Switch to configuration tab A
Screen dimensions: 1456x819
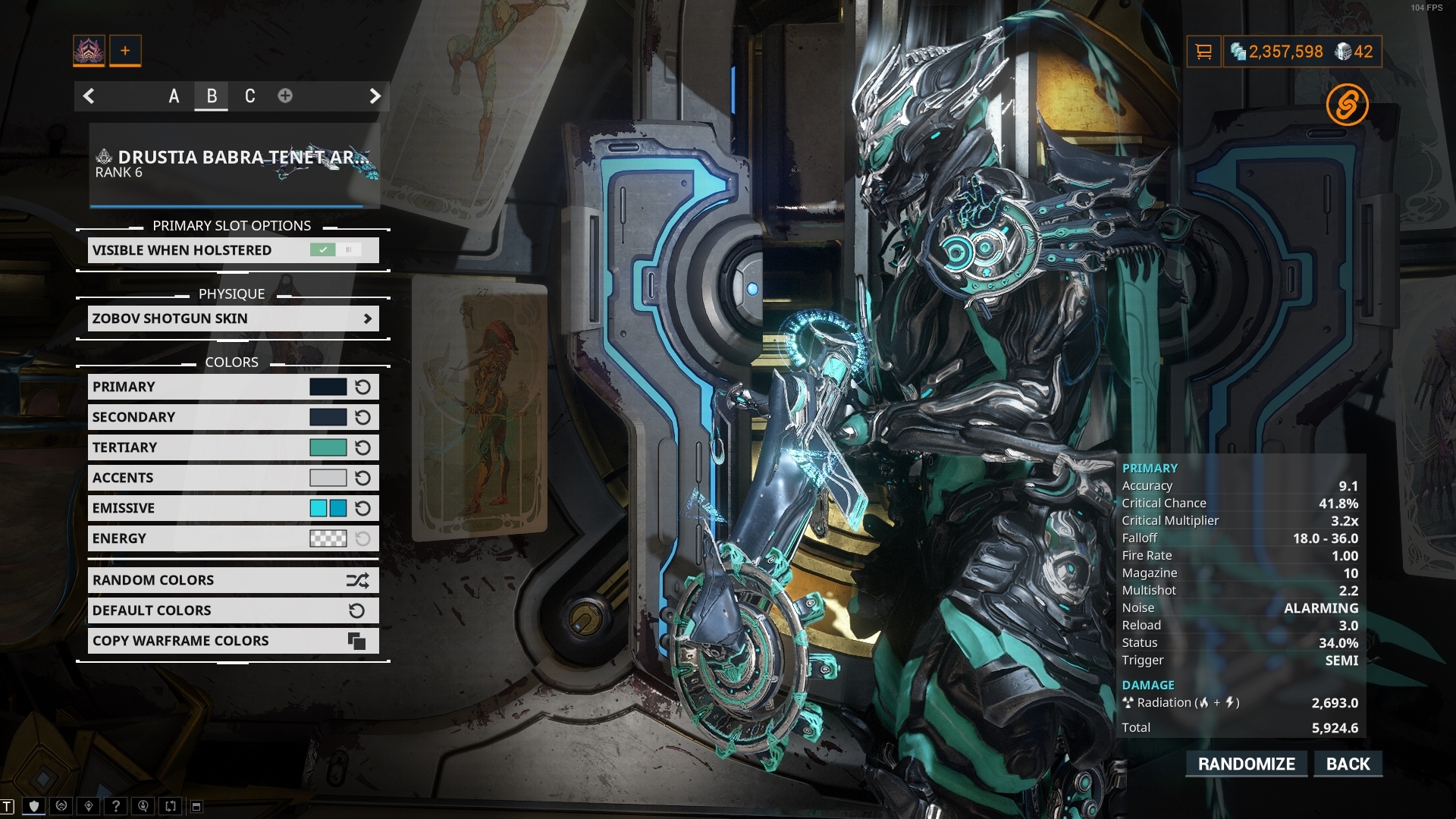click(x=174, y=96)
